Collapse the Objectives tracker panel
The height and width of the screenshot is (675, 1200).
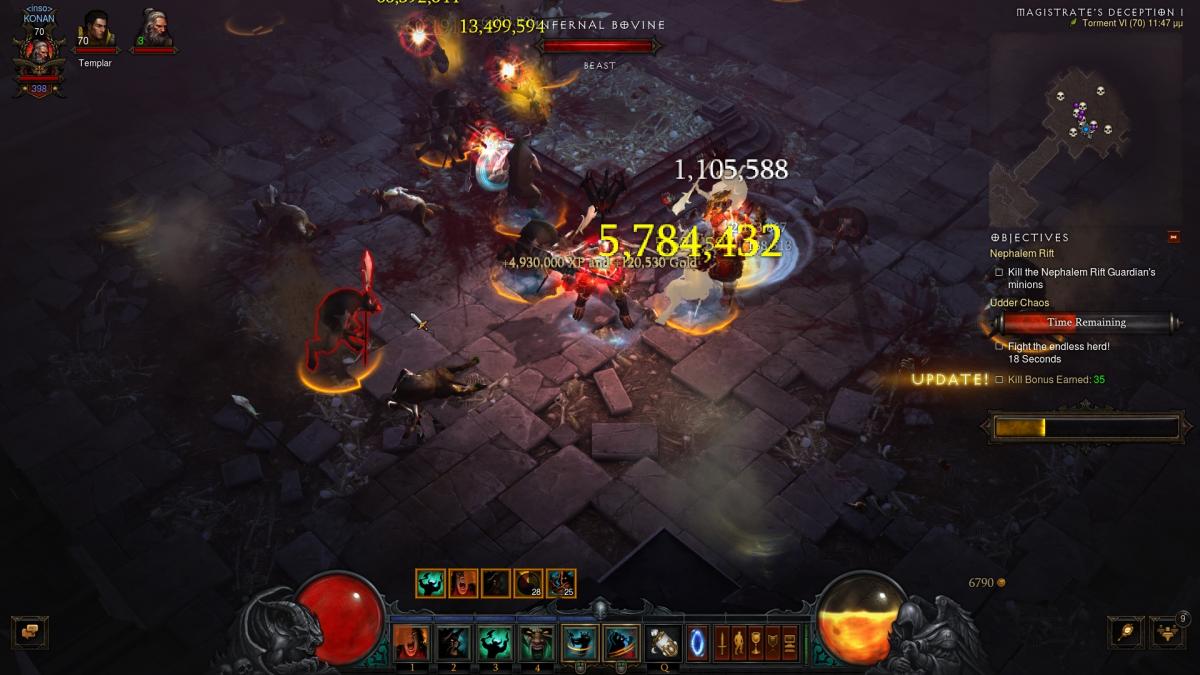tap(1173, 237)
